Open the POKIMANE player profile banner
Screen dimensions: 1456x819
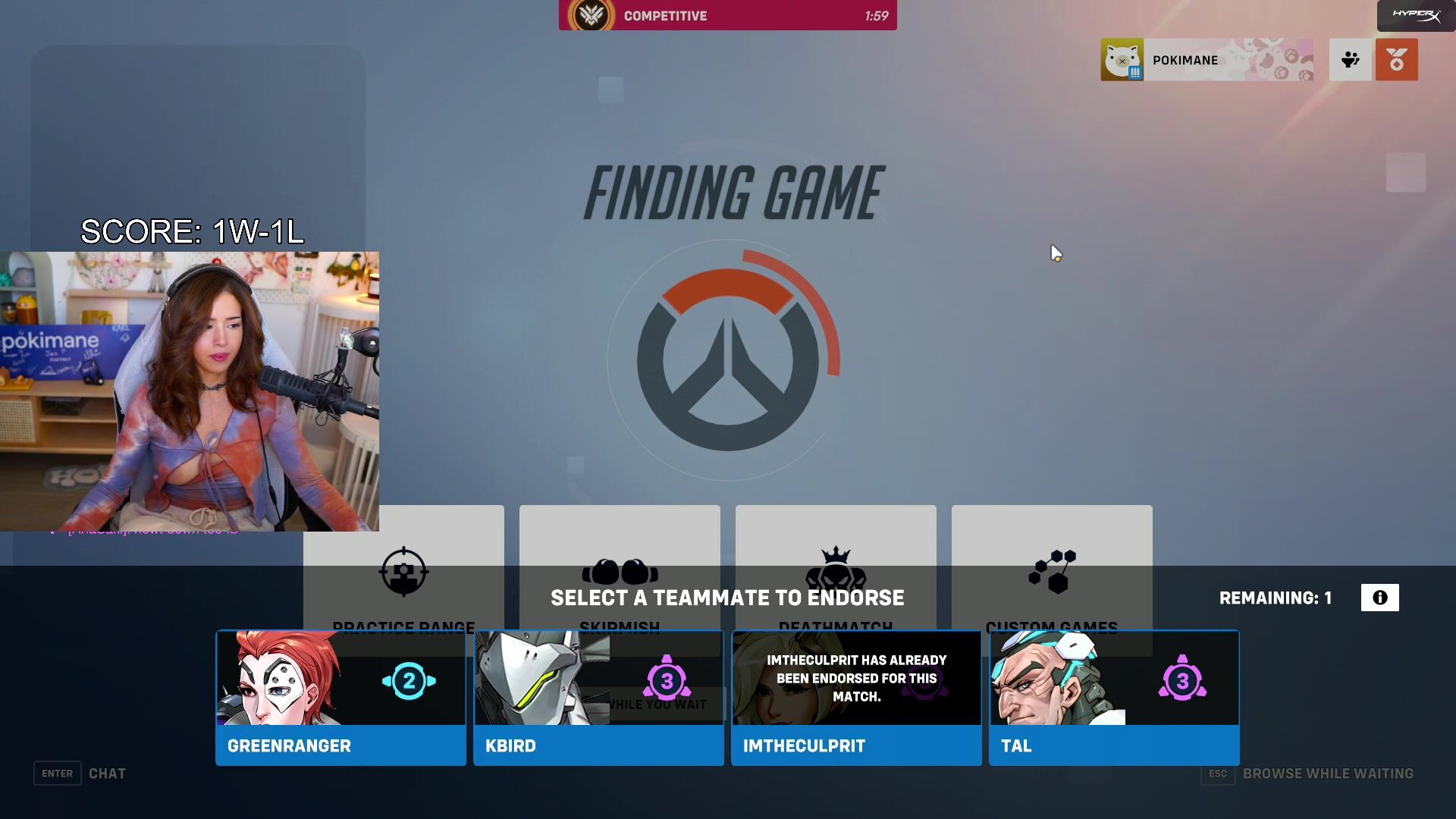coord(1207,60)
